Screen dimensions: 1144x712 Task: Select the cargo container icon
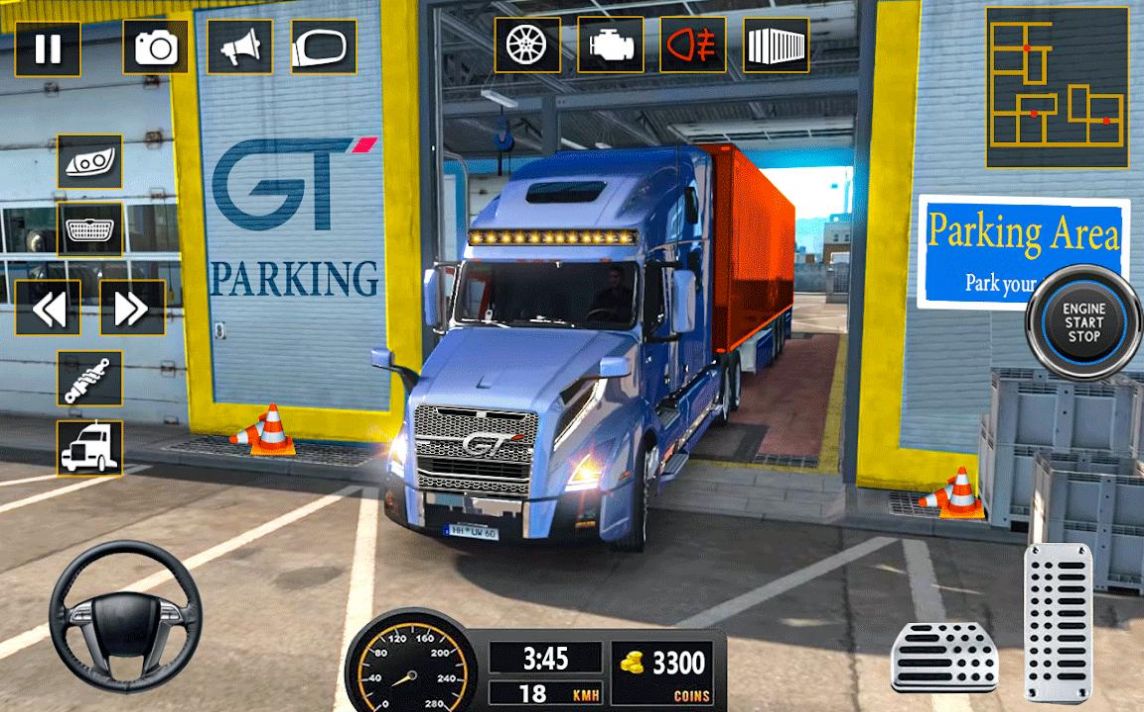(775, 45)
